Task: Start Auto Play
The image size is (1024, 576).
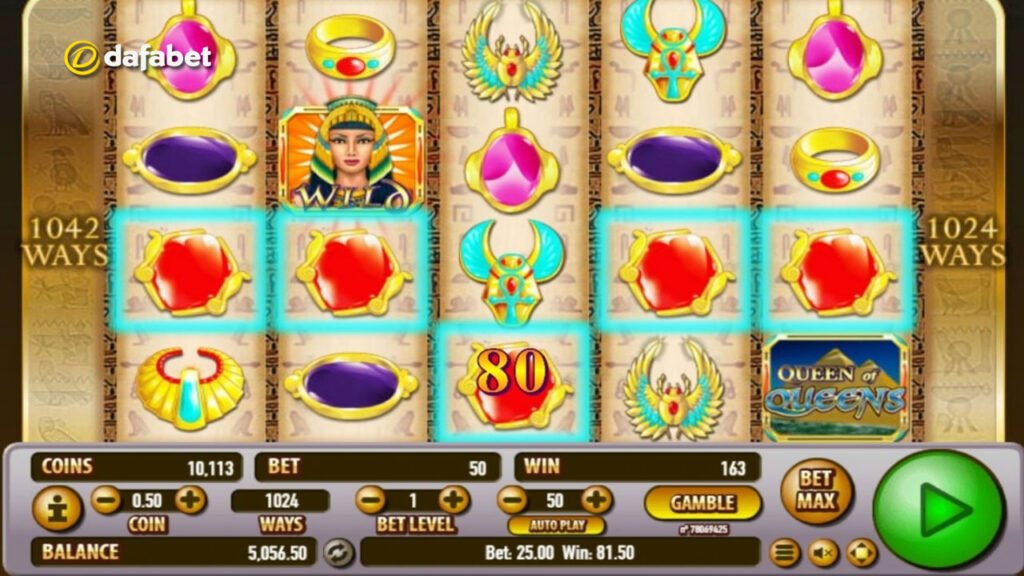Action: pos(555,525)
